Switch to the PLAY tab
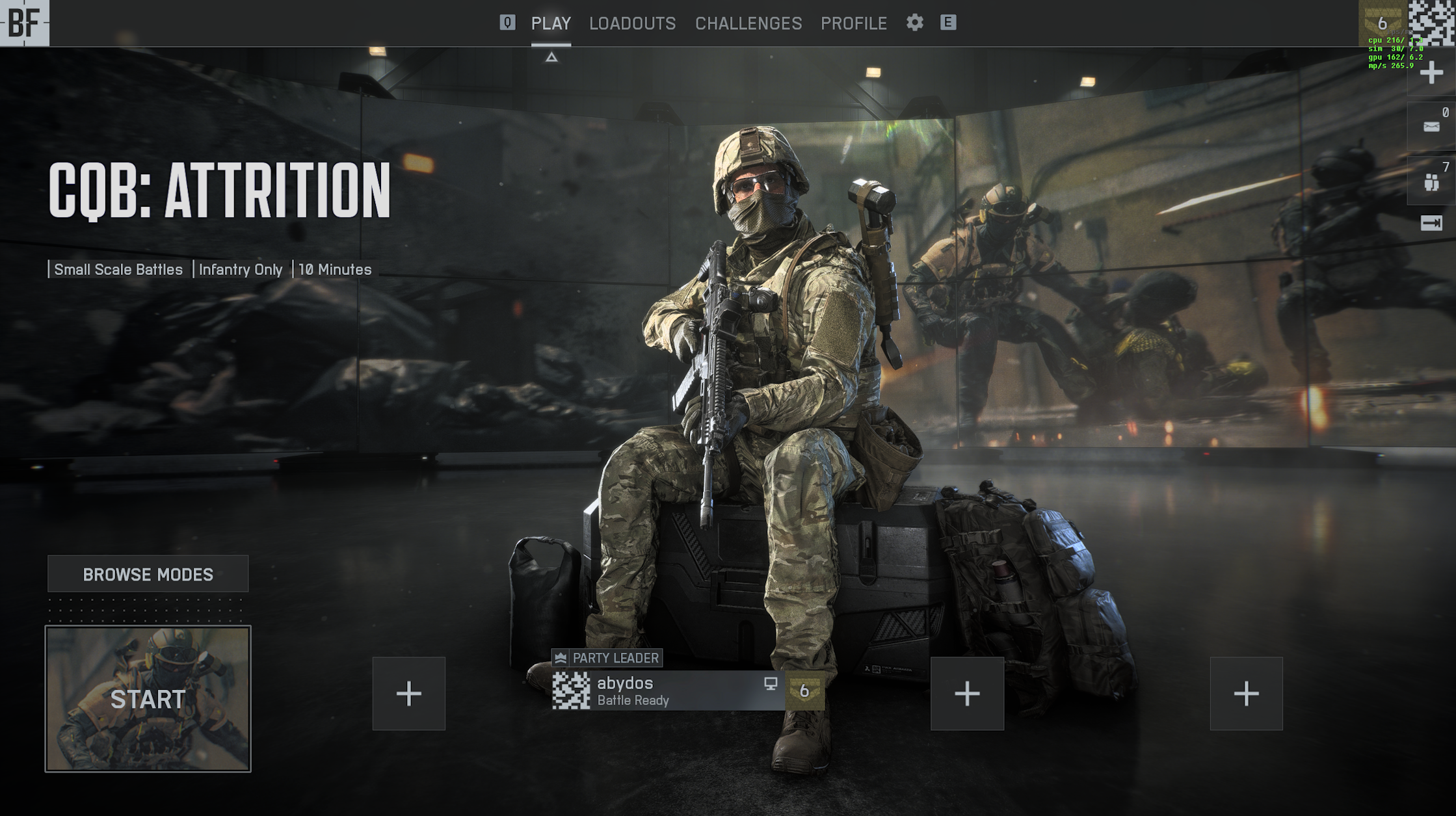Viewport: 1456px width, 816px height. coord(551,23)
